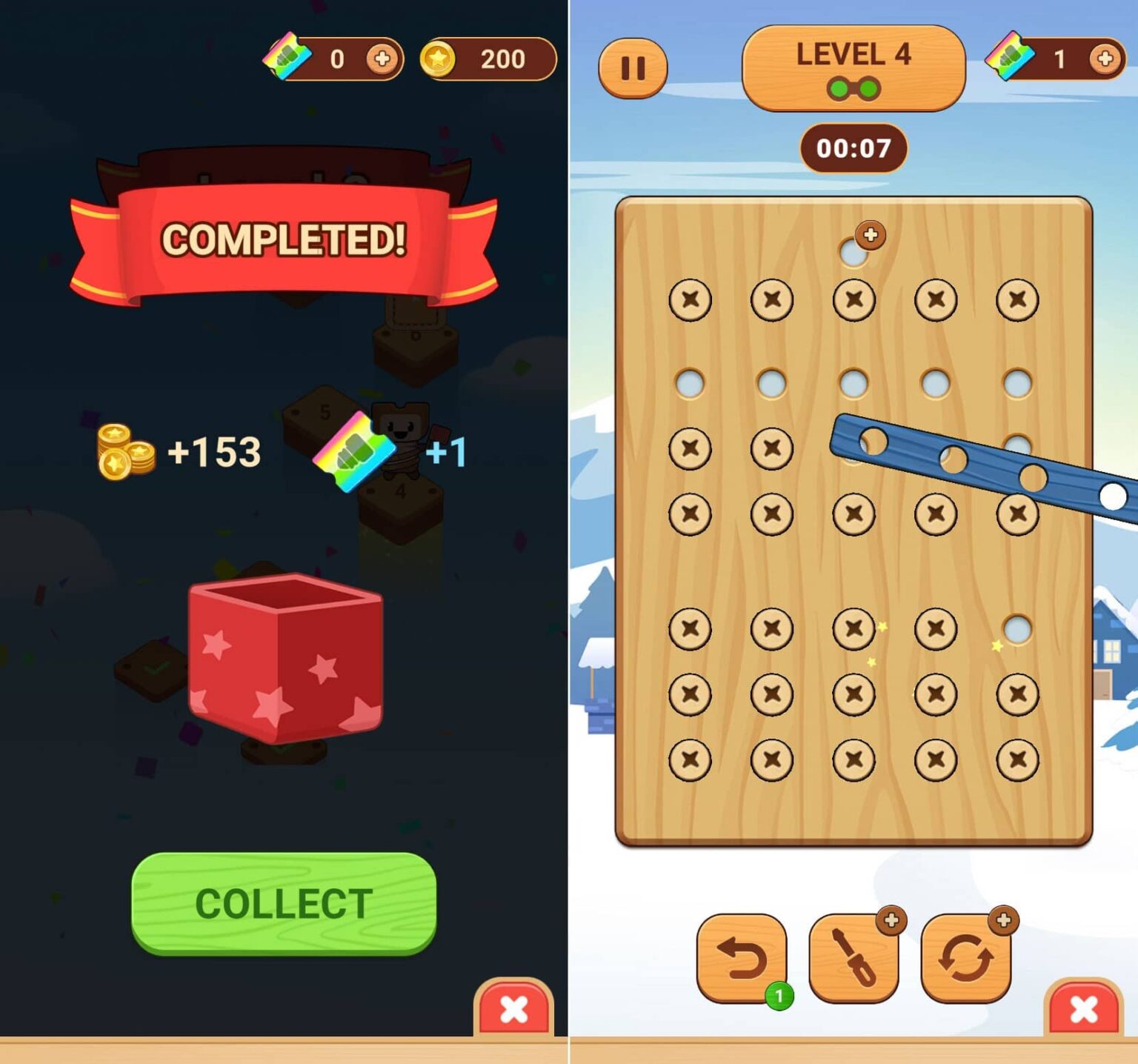1138x1064 pixels.
Task: Buy more rotate uses via its plus badge
Action: click(1004, 922)
